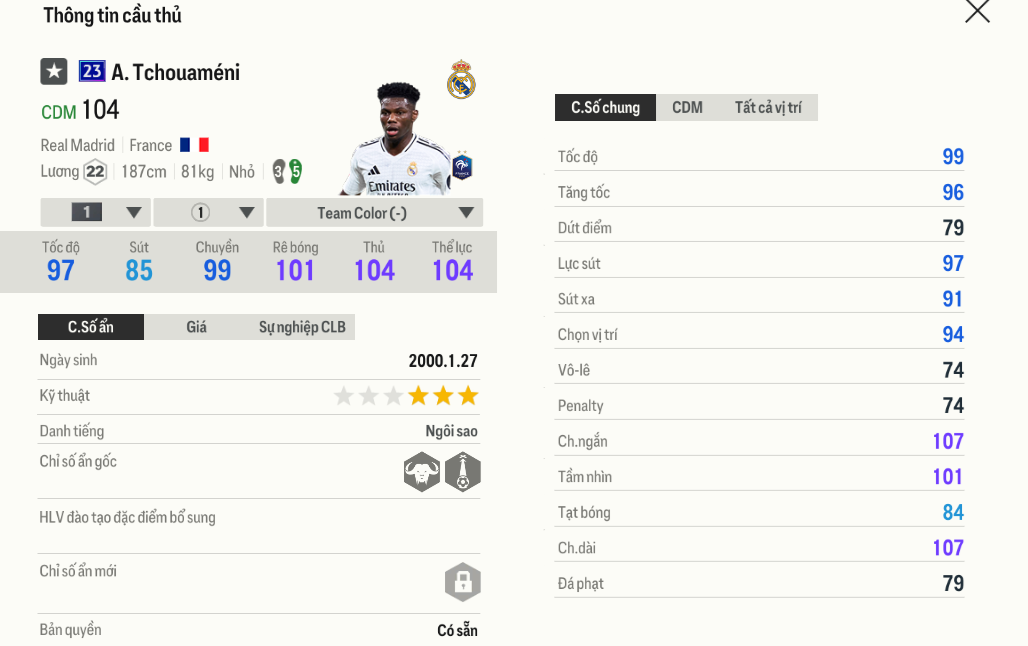Select the tower and ball trait icon
Screen dimensions: 1028x646
463,472
